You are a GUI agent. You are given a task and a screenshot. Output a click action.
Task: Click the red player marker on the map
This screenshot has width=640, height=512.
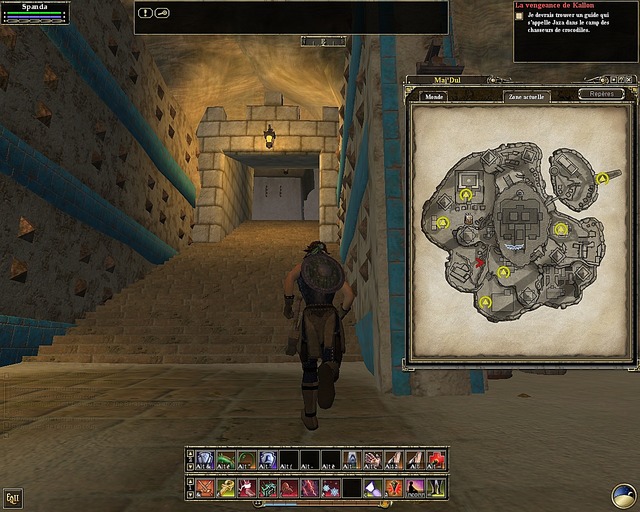[480, 262]
